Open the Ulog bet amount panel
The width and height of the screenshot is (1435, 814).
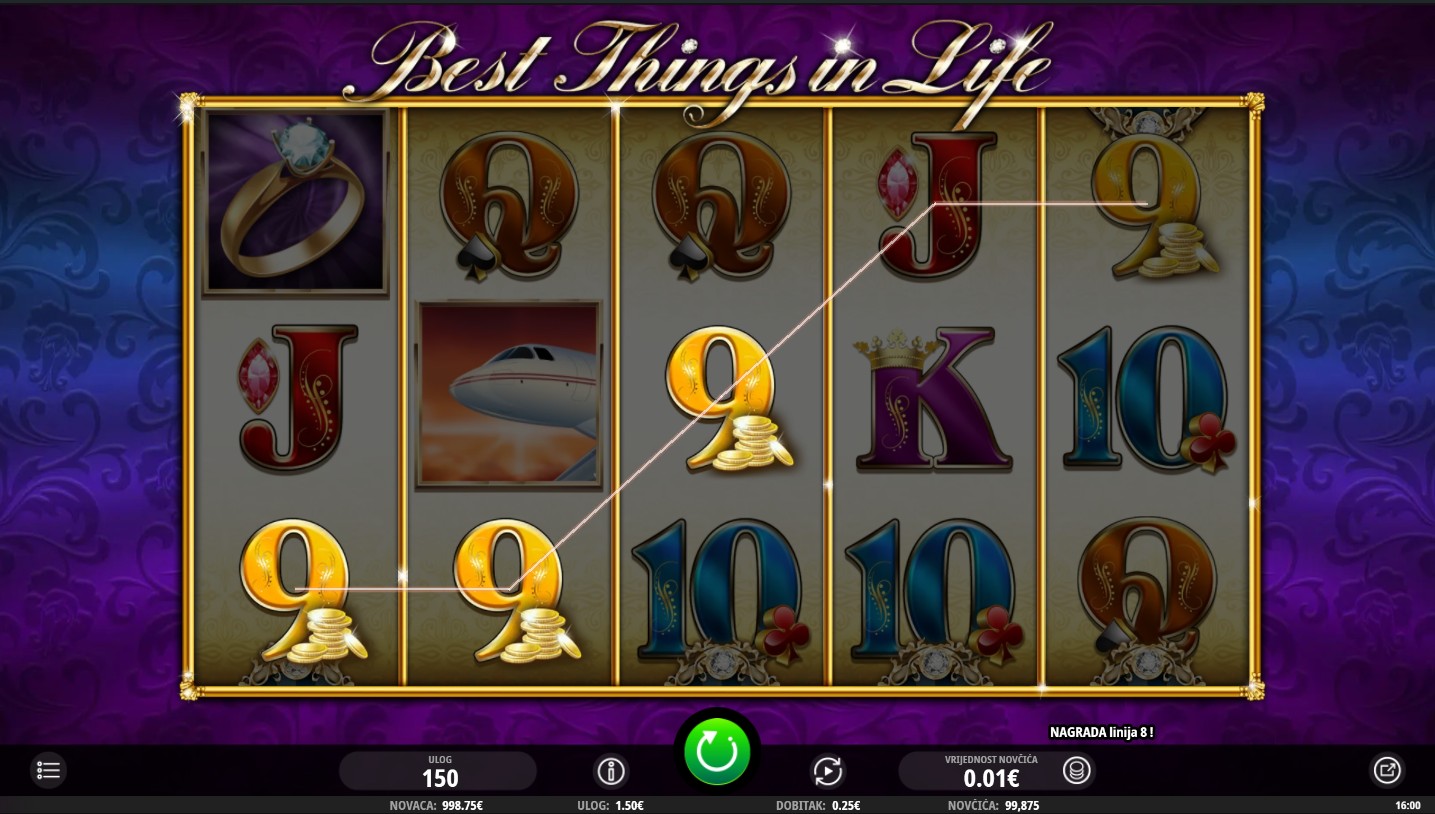coord(438,772)
